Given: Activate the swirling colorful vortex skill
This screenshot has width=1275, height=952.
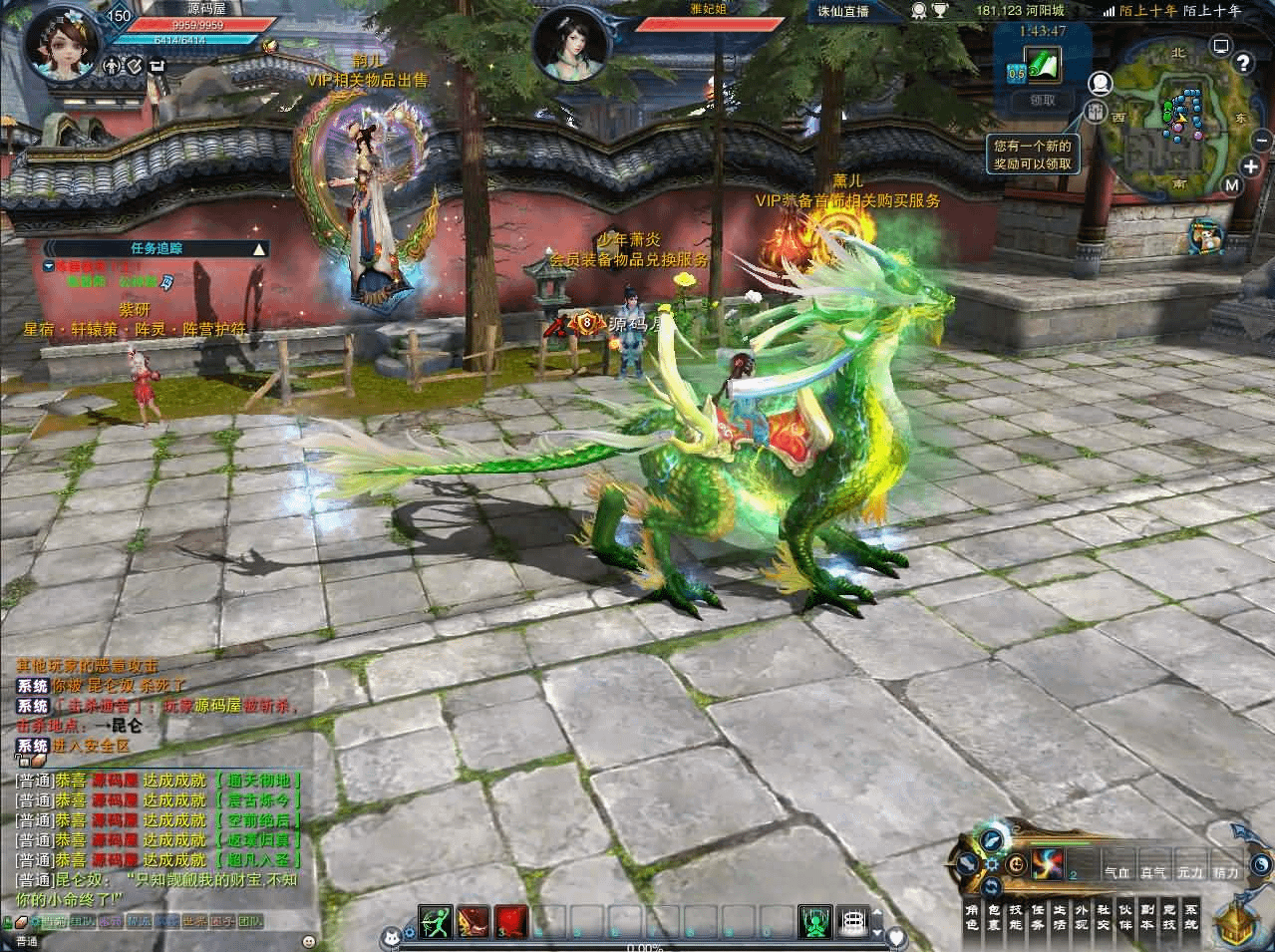Looking at the screenshot, I should coord(1048,864).
